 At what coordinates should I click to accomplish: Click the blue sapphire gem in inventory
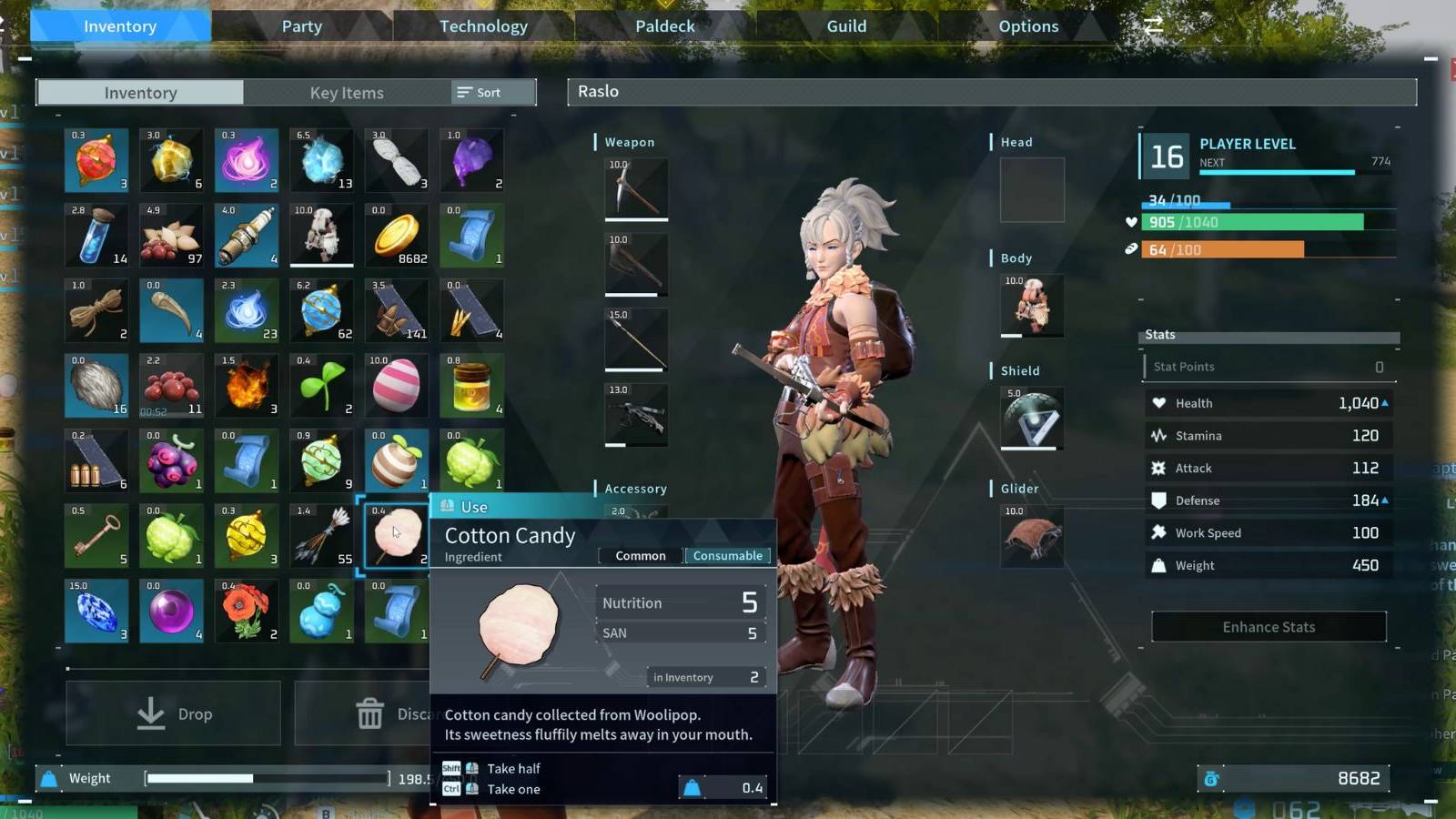tap(96, 611)
